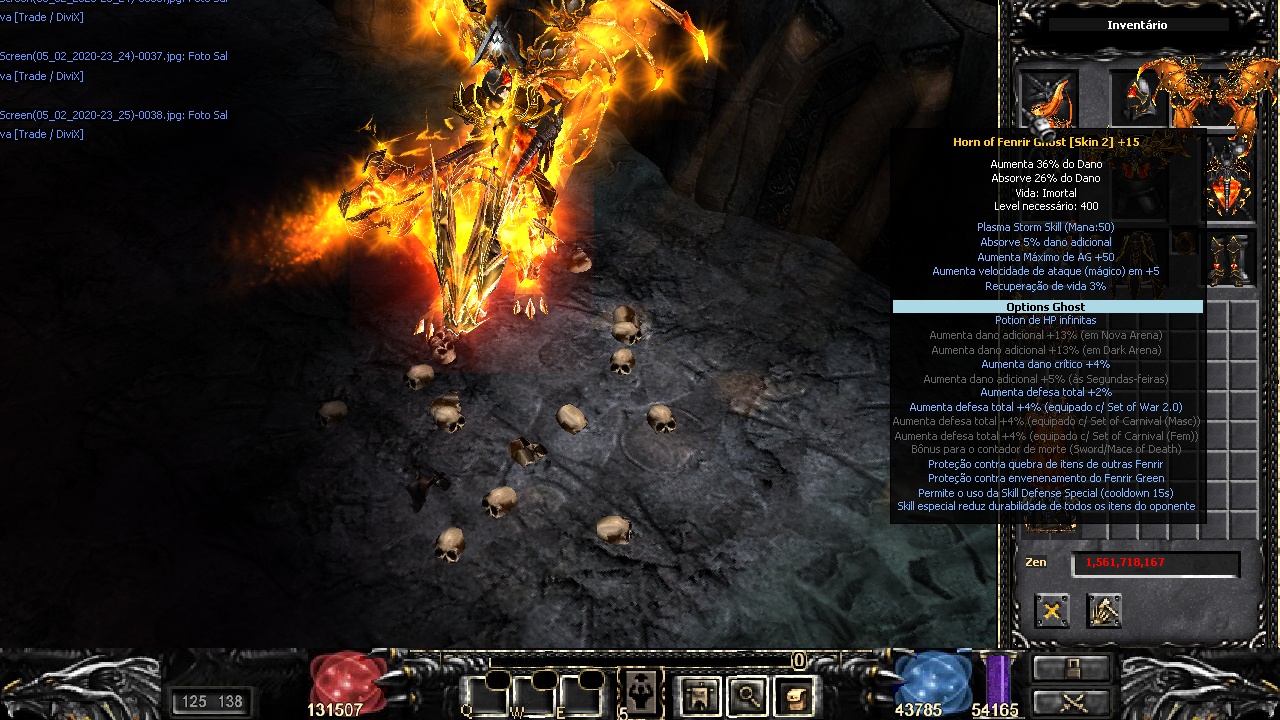The width and height of the screenshot is (1280, 720).
Task: Click the flaming shield equipment slot
Action: click(1230, 180)
